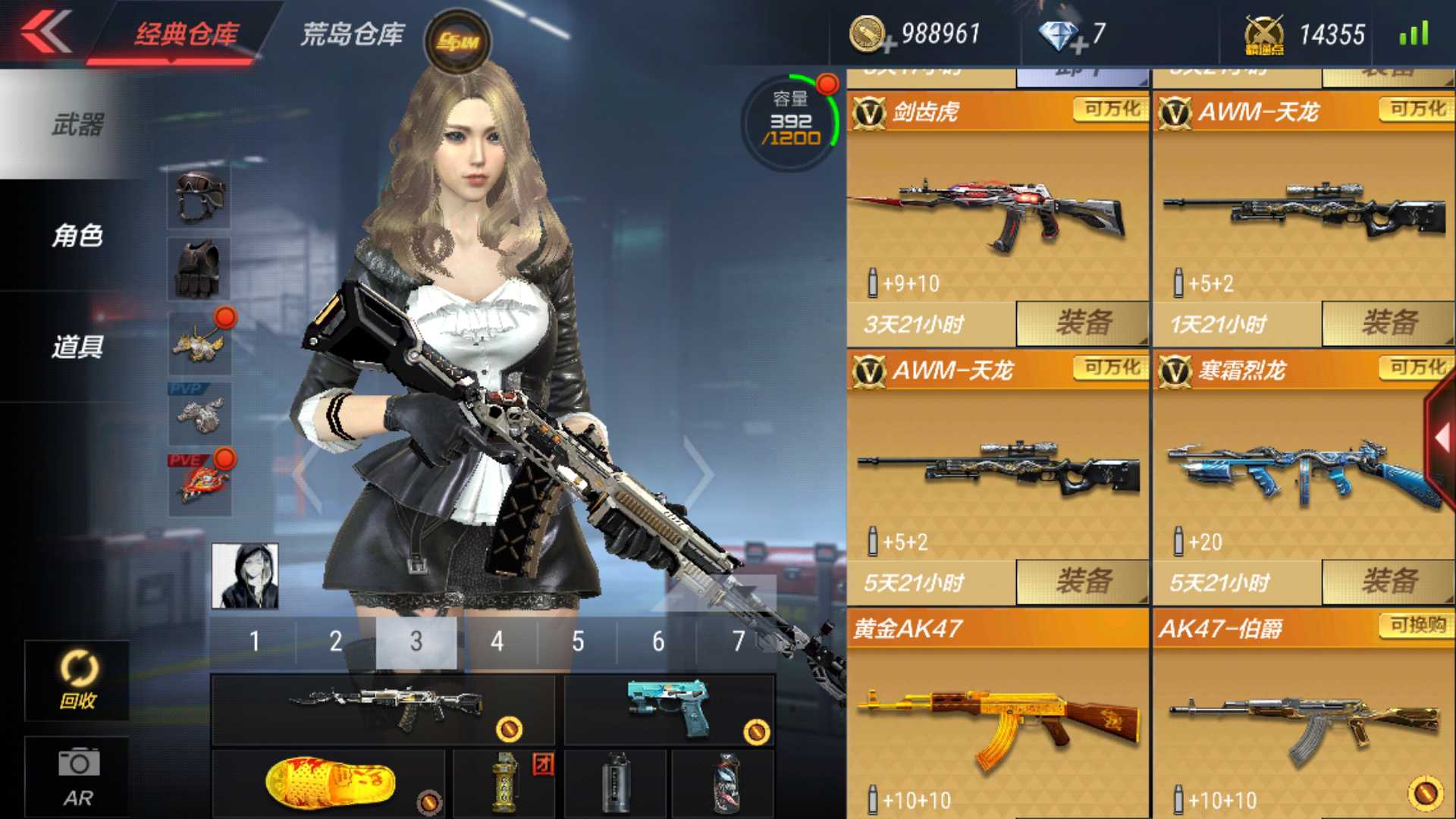Jump to inventory page 5

tap(579, 642)
